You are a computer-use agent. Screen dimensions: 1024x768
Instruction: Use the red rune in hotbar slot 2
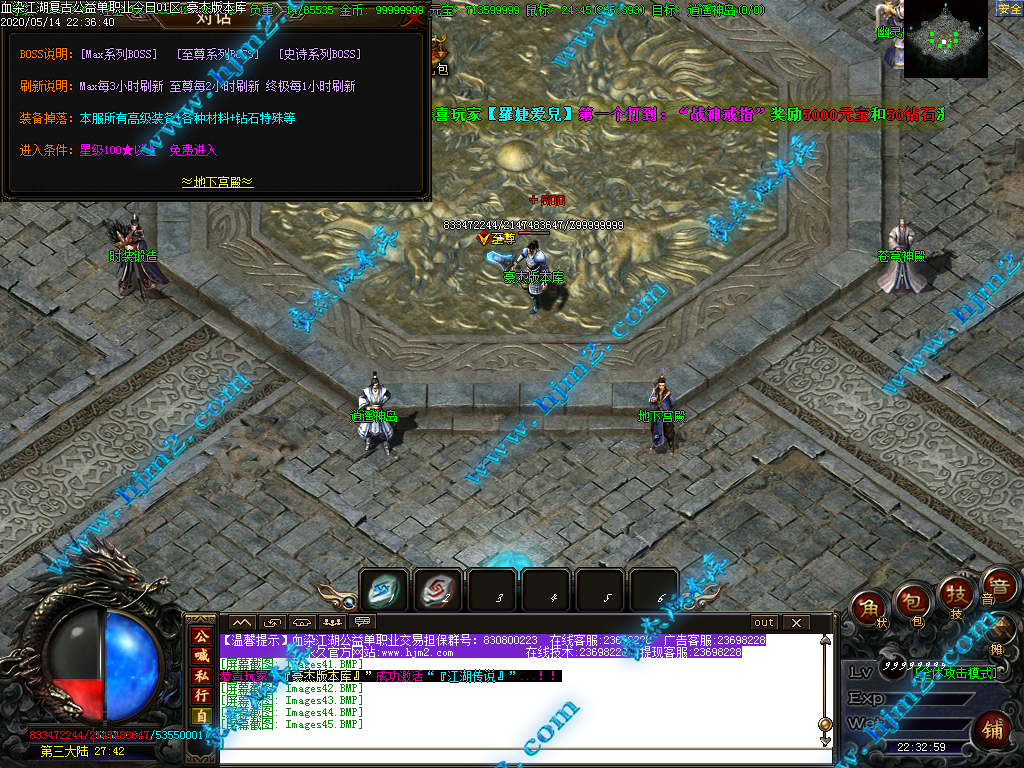[438, 591]
